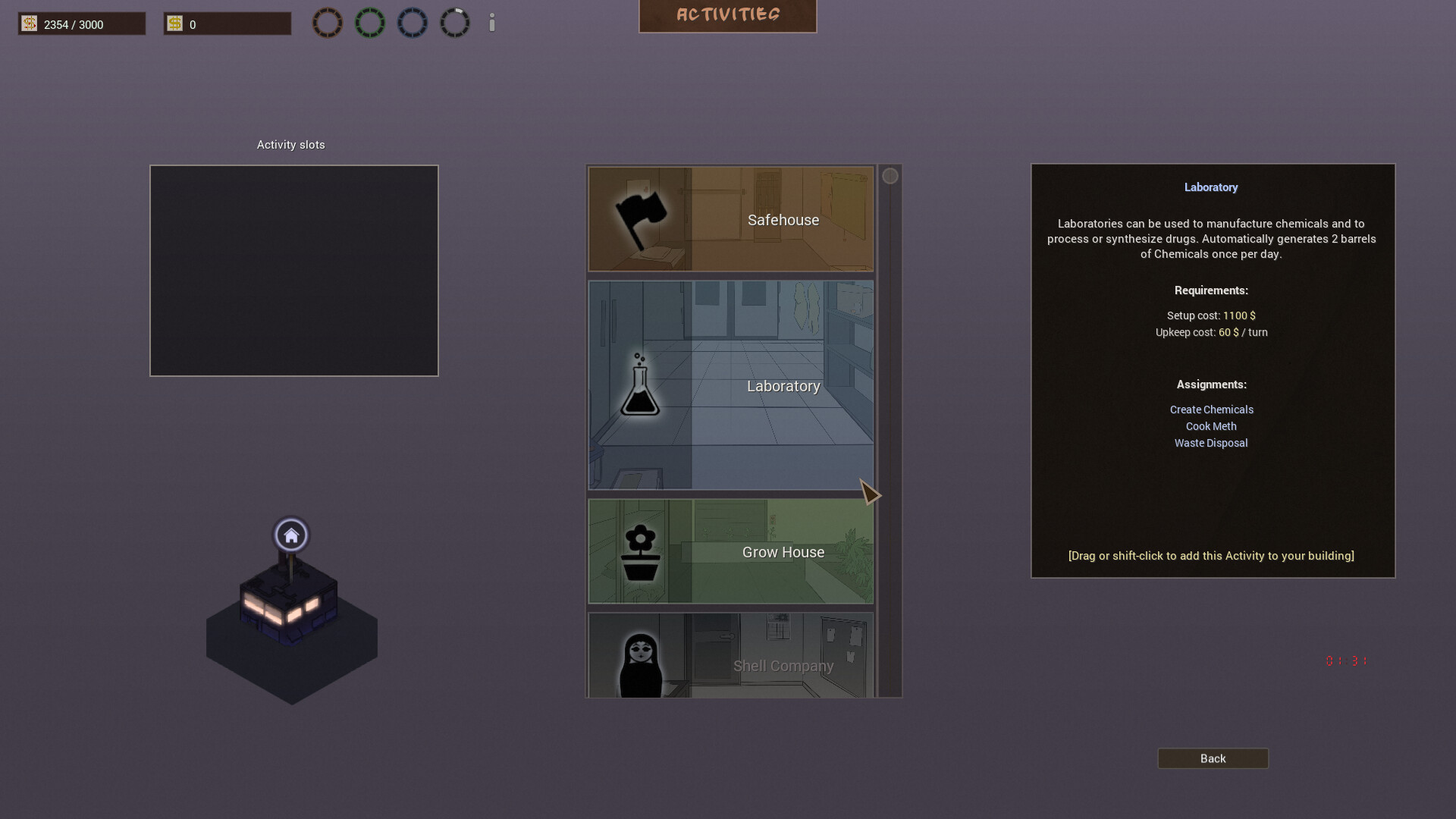Click the dollar cash counter icon
This screenshot has width=1456, height=819.
point(29,24)
